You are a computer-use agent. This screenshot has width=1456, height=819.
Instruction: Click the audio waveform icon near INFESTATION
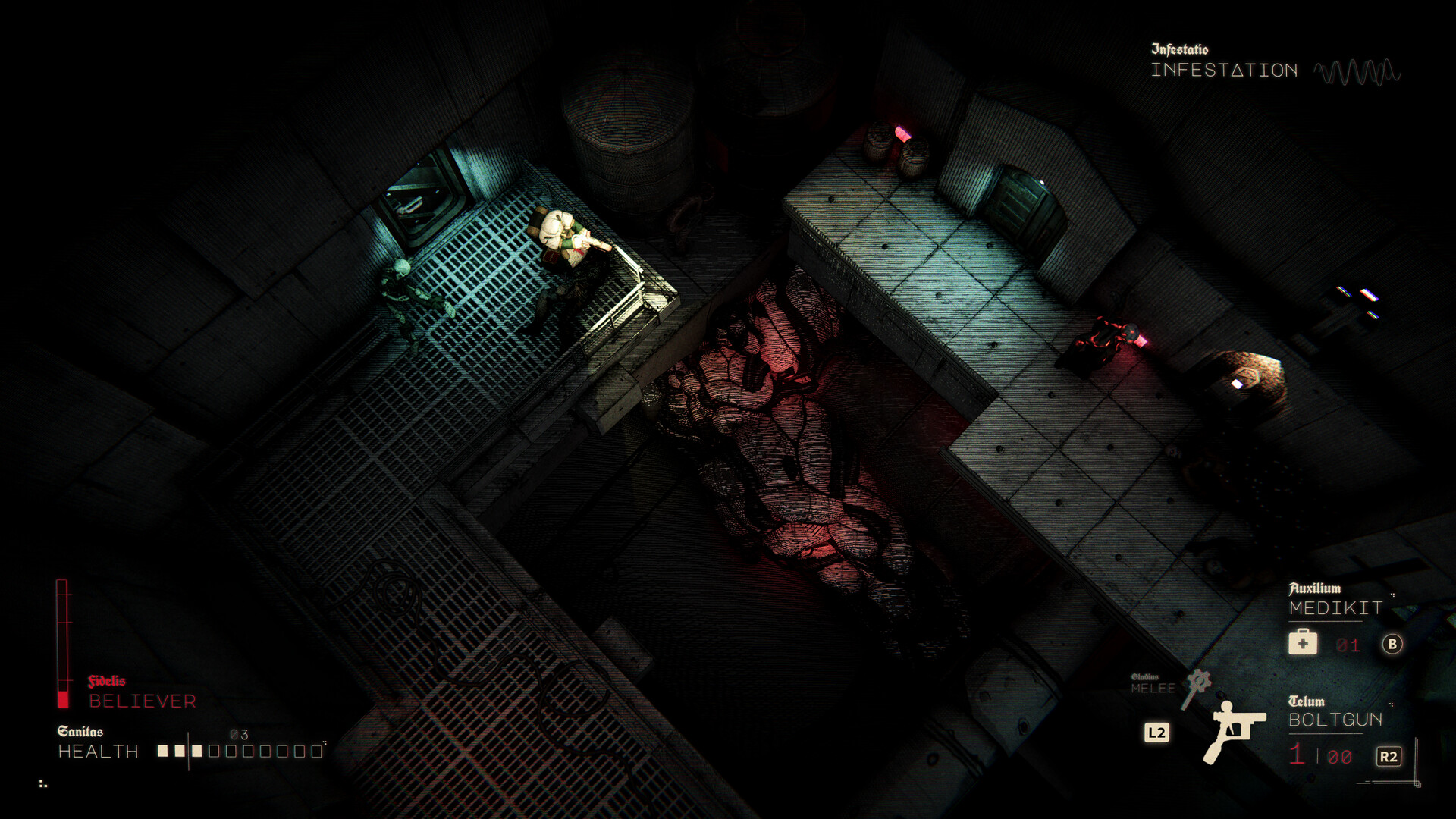[x=1357, y=72]
